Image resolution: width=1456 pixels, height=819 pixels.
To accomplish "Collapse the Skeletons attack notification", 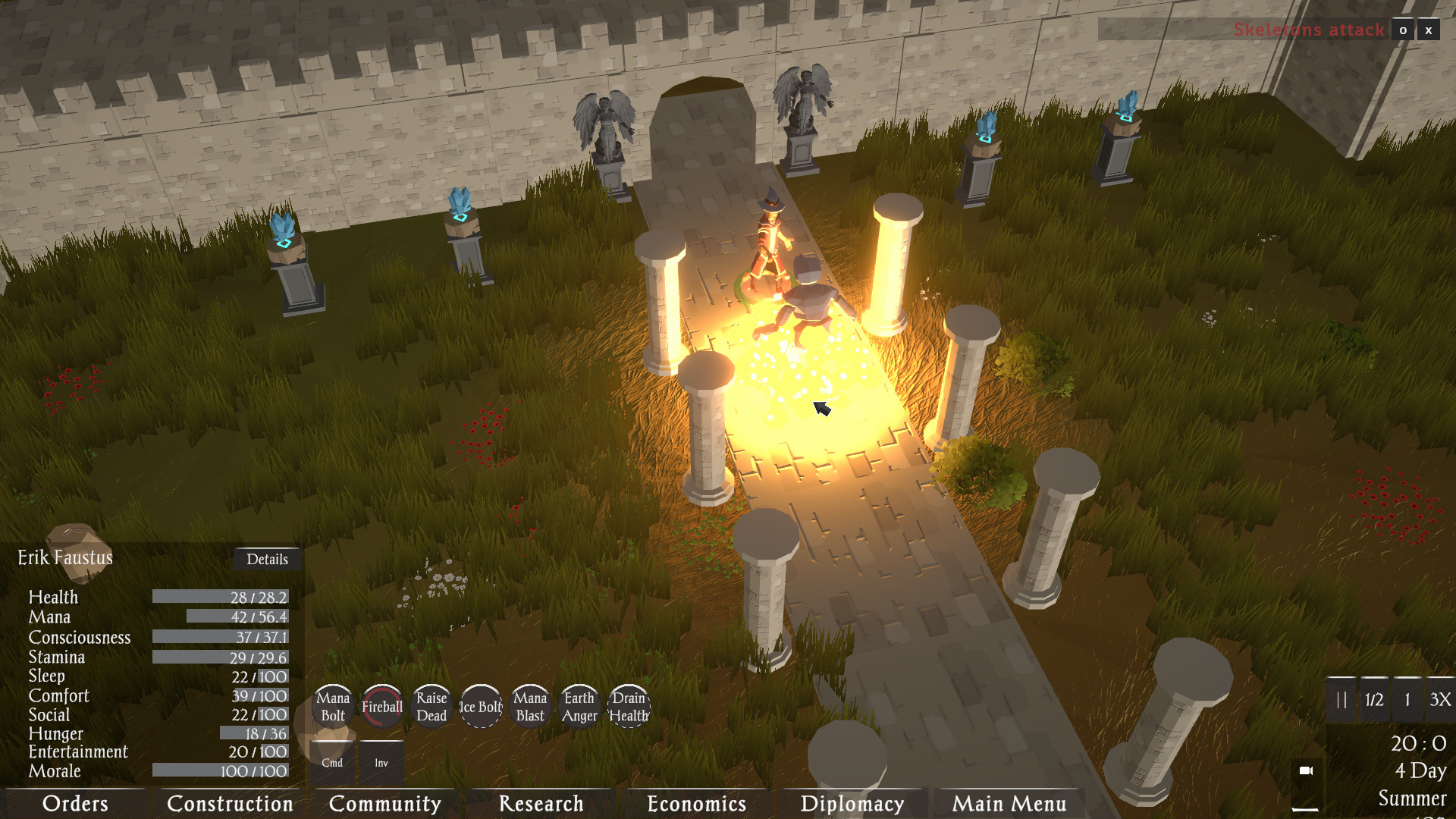I will click(1402, 30).
